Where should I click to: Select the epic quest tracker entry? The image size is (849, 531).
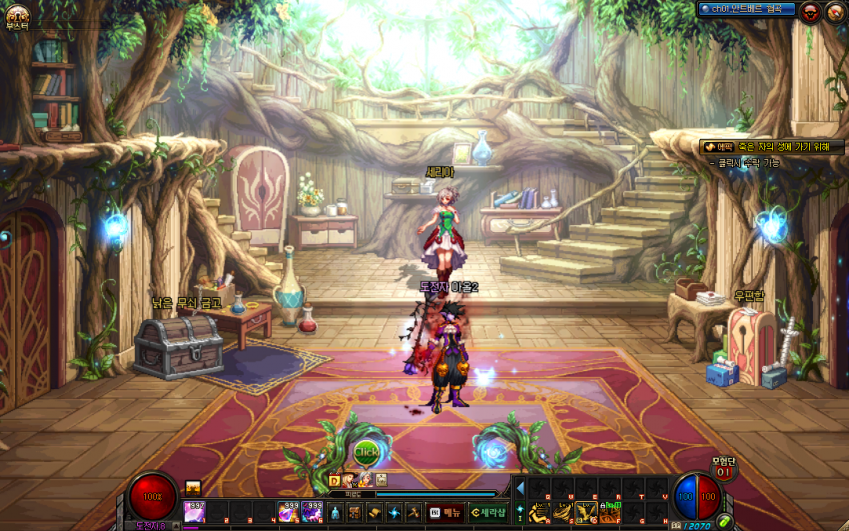(x=771, y=147)
